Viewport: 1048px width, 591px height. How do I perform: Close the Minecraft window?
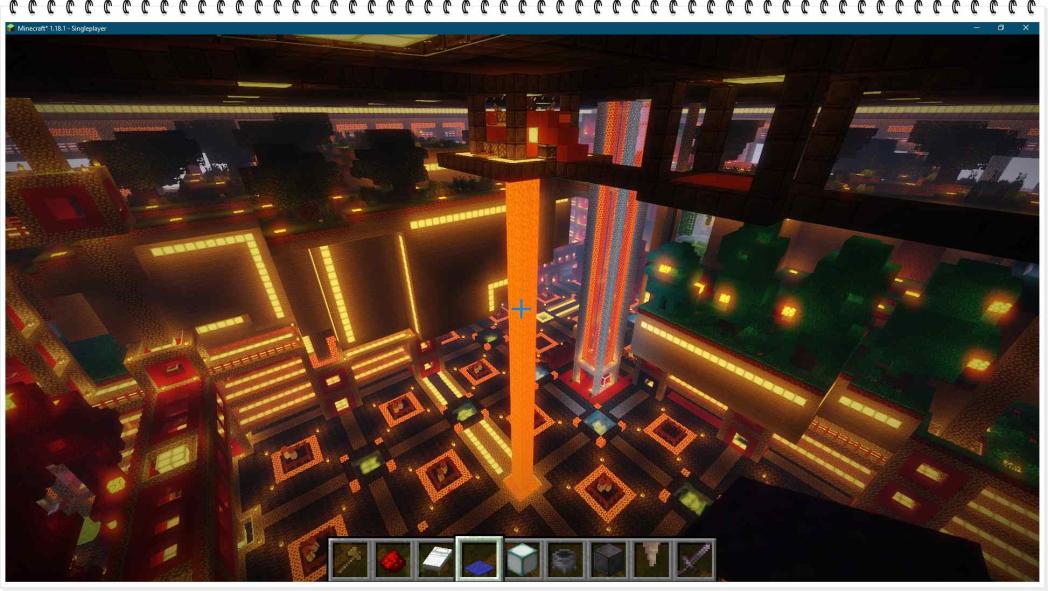click(1026, 28)
